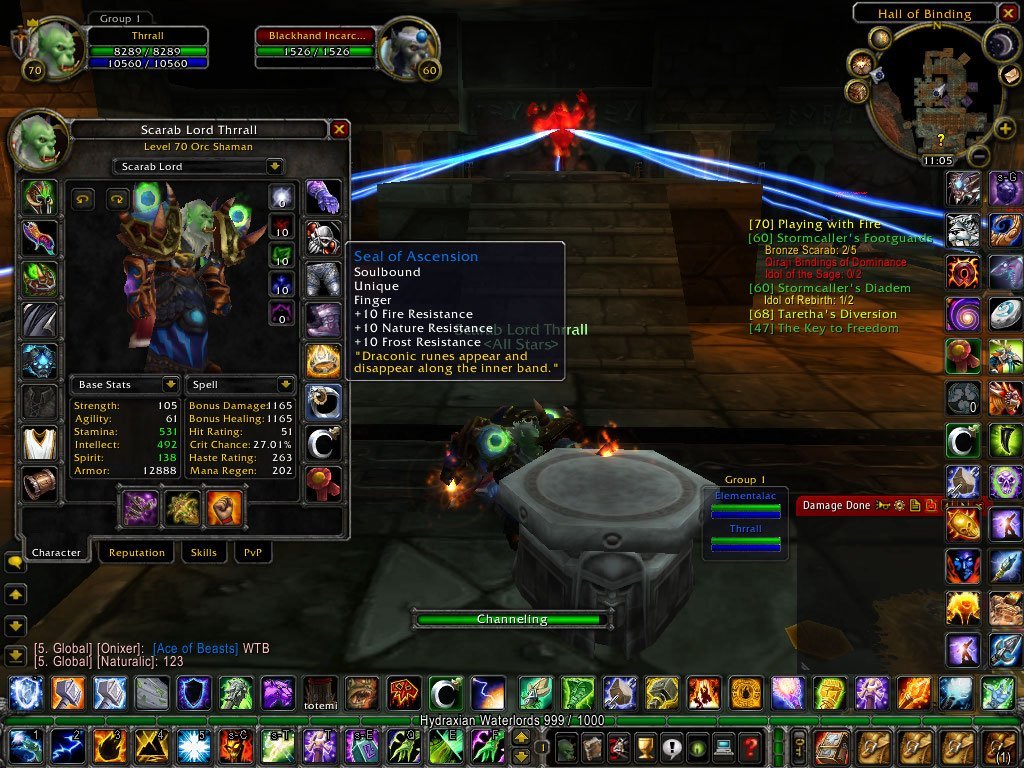Switch to the Reputation tab

pos(137,552)
